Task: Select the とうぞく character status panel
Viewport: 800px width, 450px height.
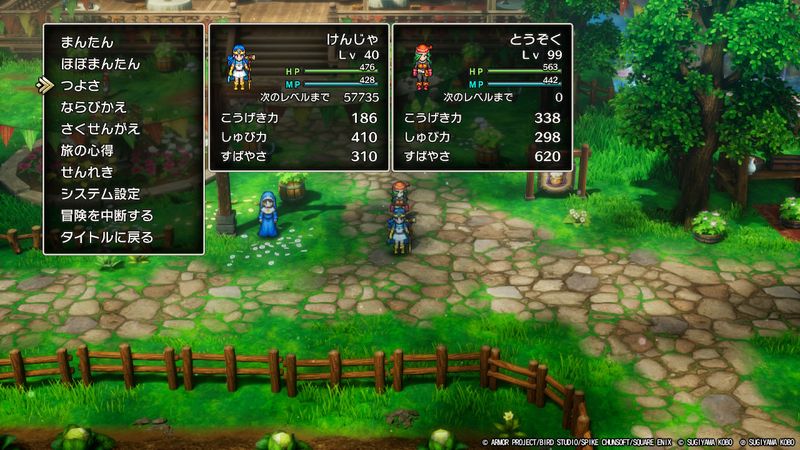Action: (481, 97)
